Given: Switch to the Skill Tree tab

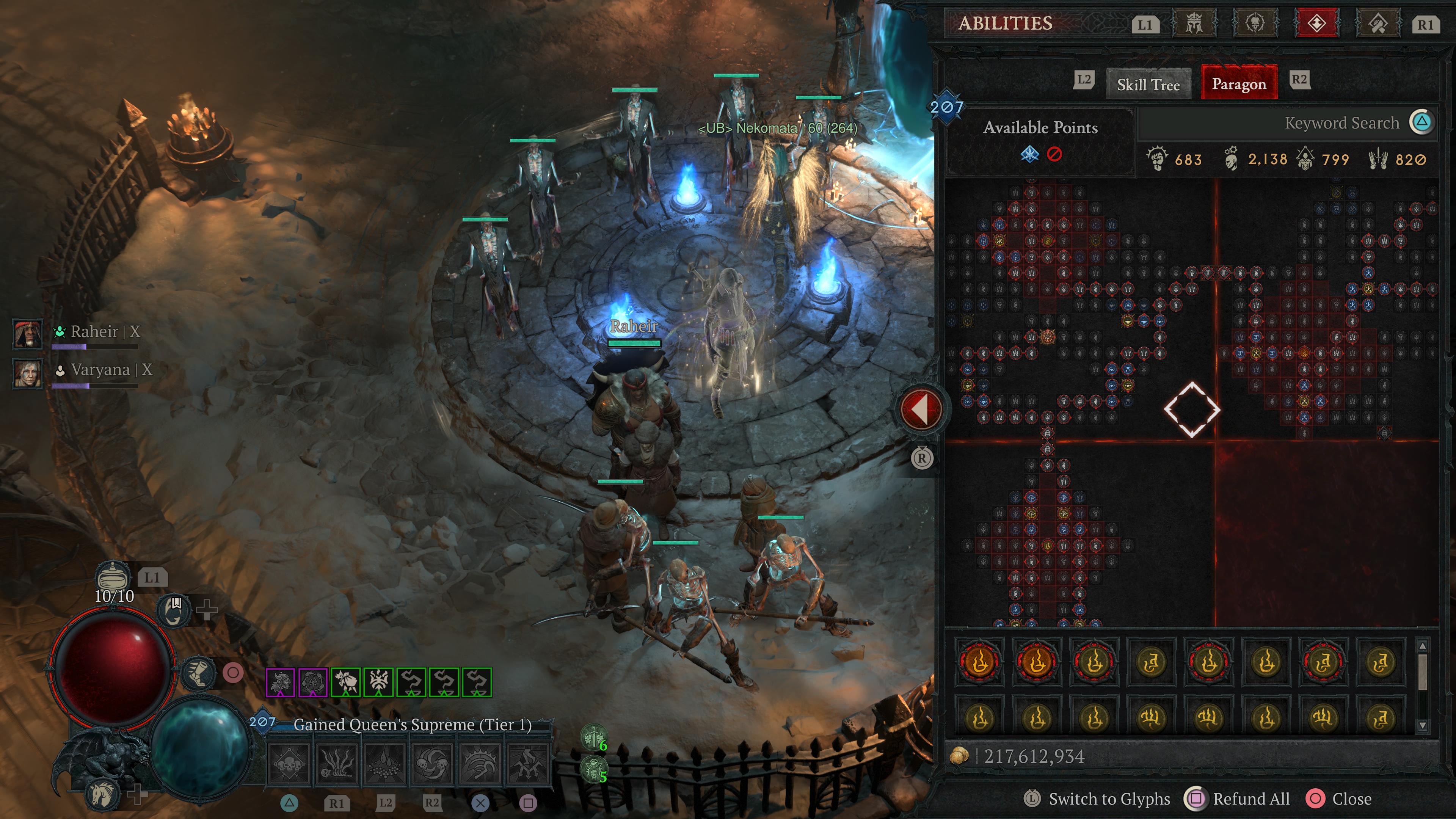Looking at the screenshot, I should pyautogui.click(x=1148, y=84).
